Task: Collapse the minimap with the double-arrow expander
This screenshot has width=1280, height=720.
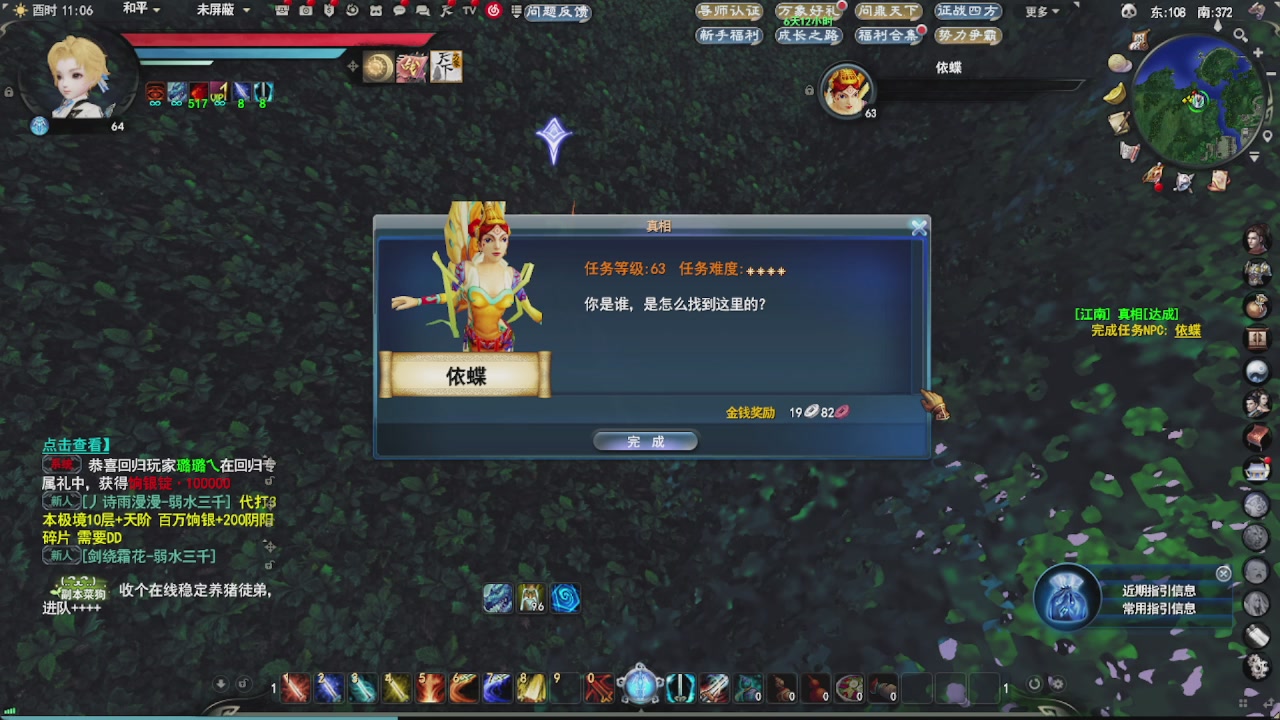Action: tap(1254, 154)
